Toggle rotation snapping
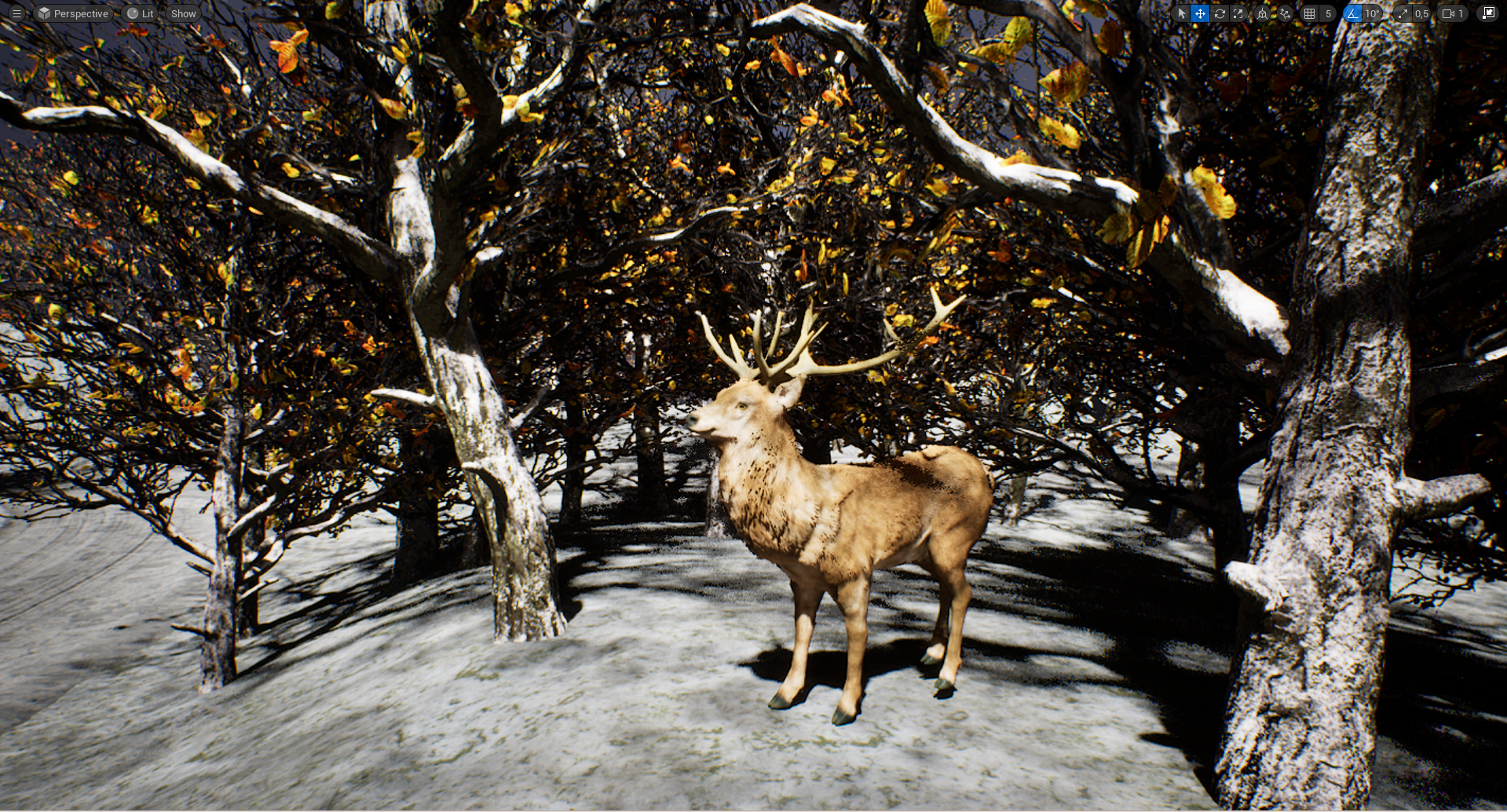The width and height of the screenshot is (1507, 812). pyautogui.click(x=1352, y=13)
